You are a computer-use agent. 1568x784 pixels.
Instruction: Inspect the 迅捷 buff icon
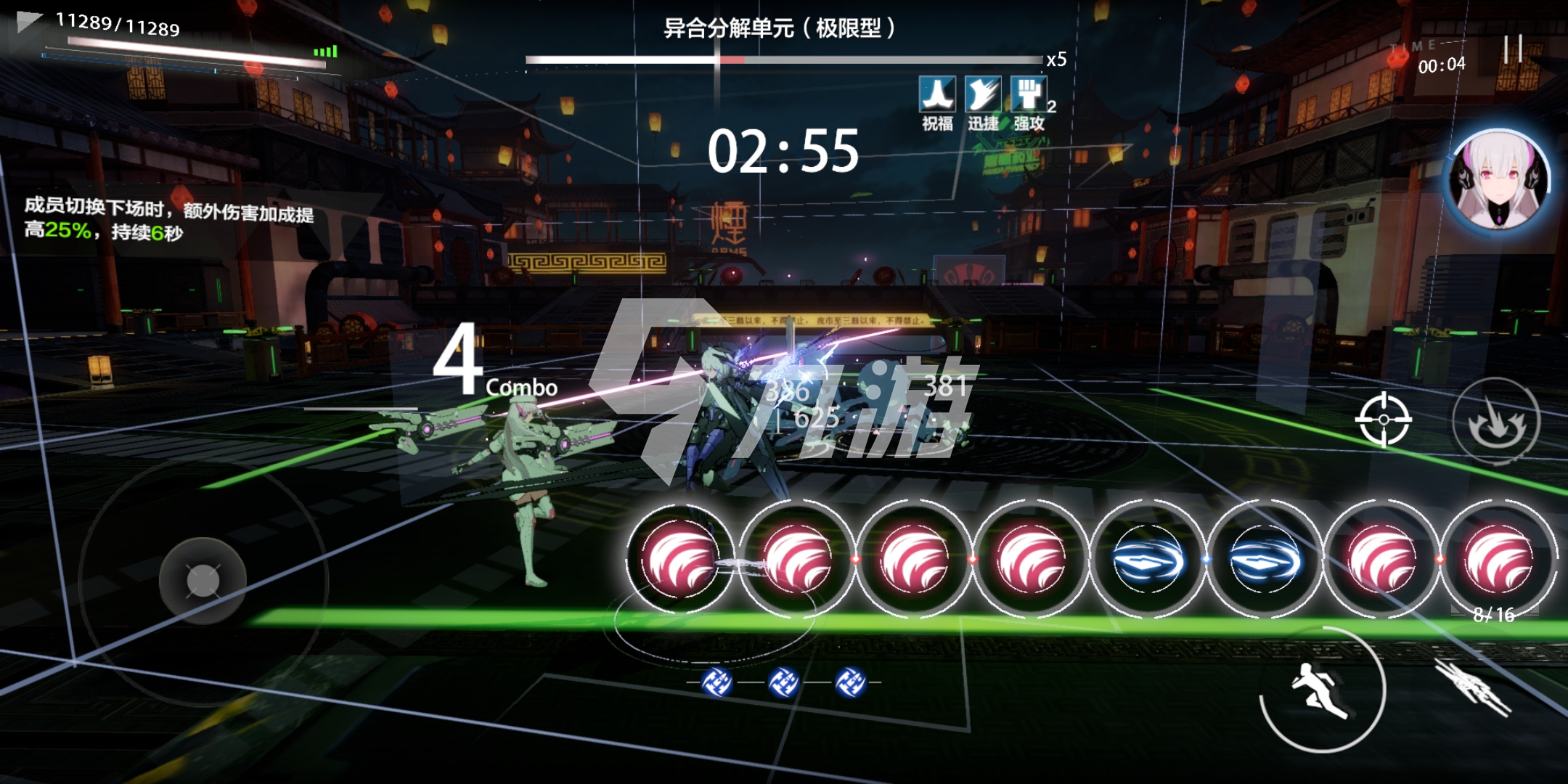[983, 95]
